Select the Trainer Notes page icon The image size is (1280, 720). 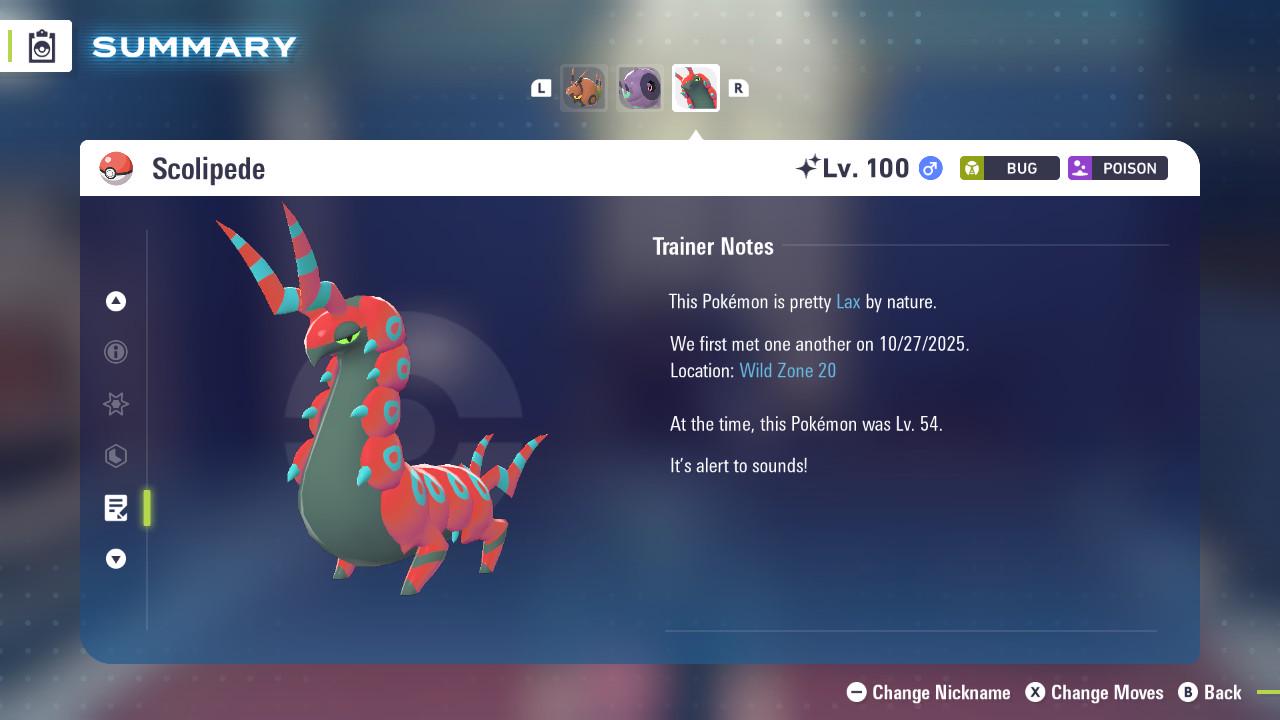[x=116, y=508]
